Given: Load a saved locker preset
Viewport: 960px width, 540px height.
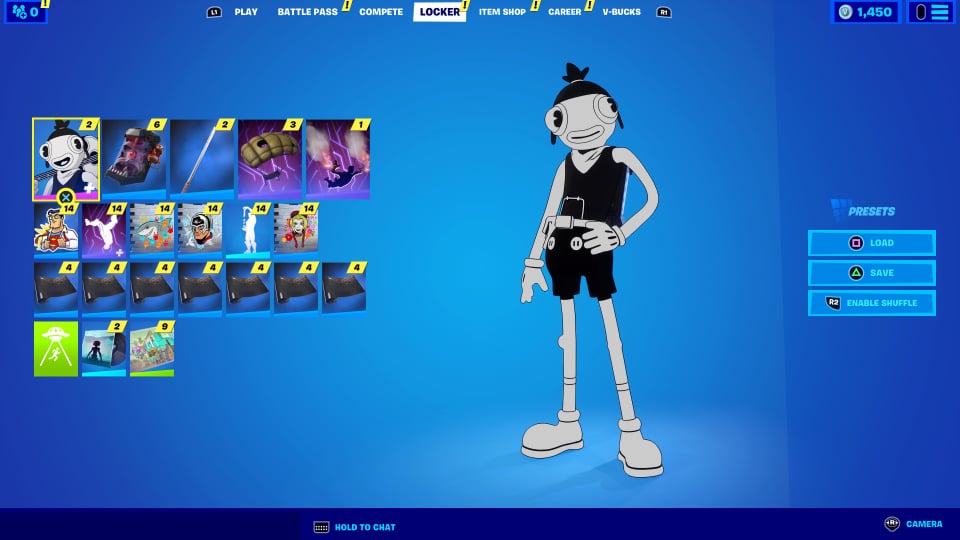Looking at the screenshot, I should click(x=872, y=243).
